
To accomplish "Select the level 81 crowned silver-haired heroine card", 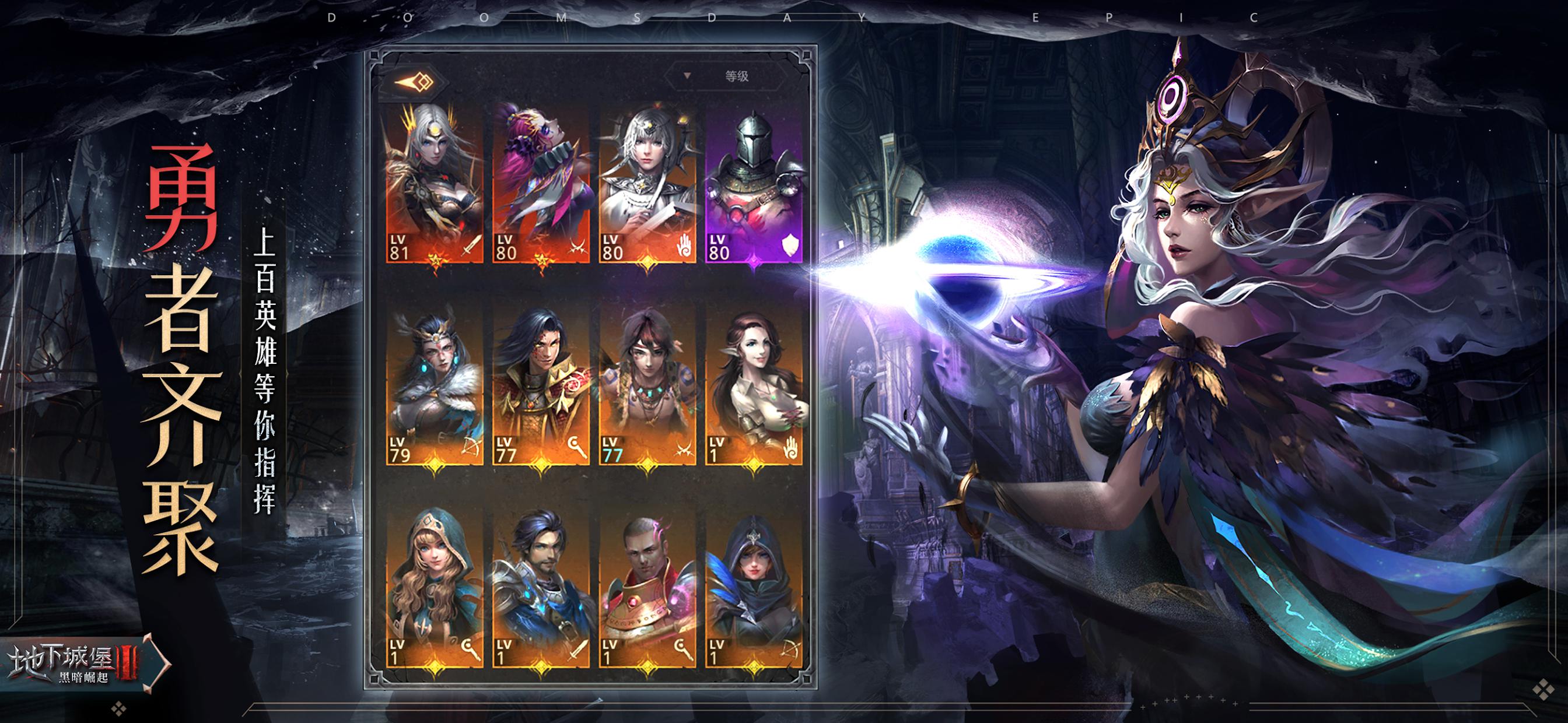I will [435, 184].
